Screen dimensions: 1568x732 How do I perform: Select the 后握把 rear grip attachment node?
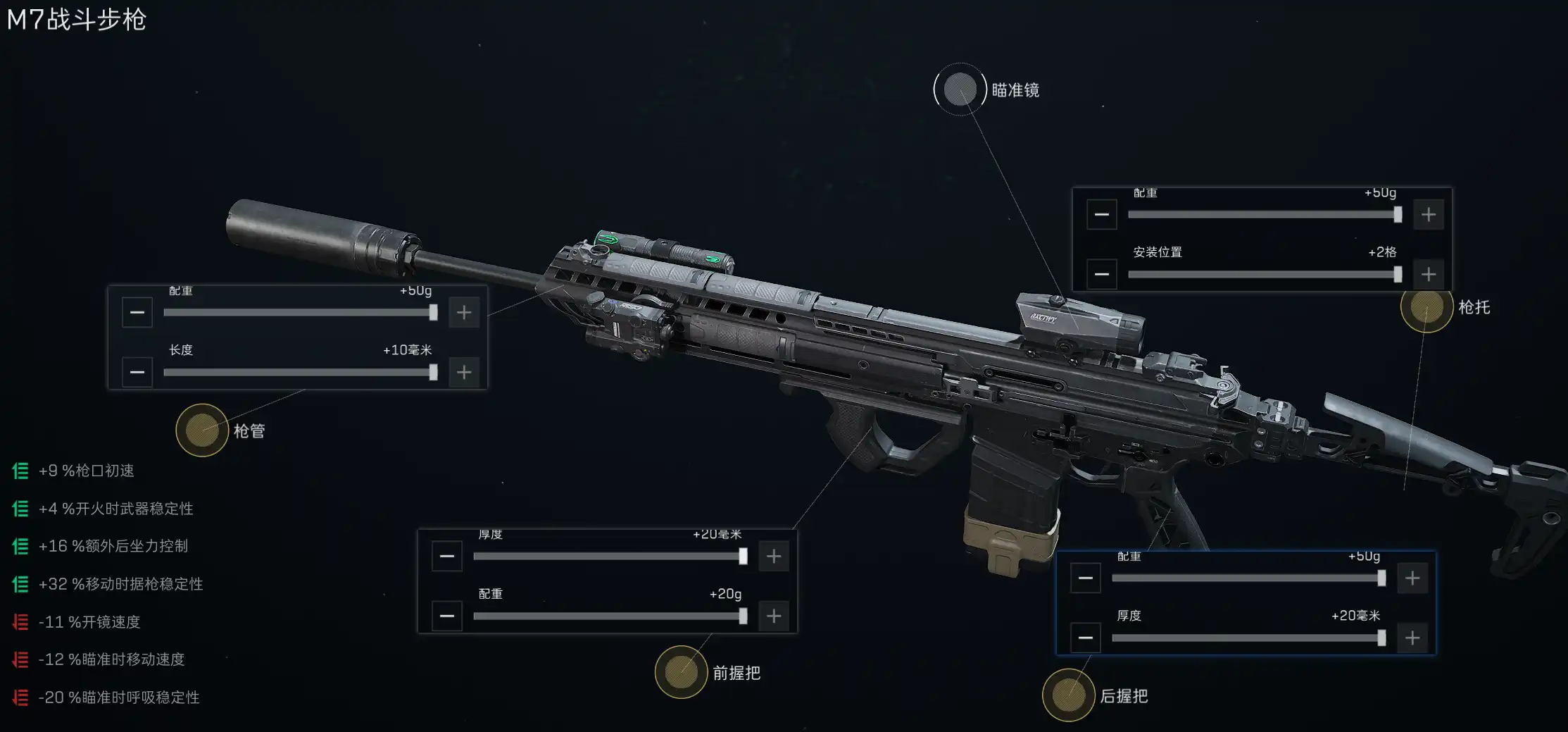(x=1068, y=695)
